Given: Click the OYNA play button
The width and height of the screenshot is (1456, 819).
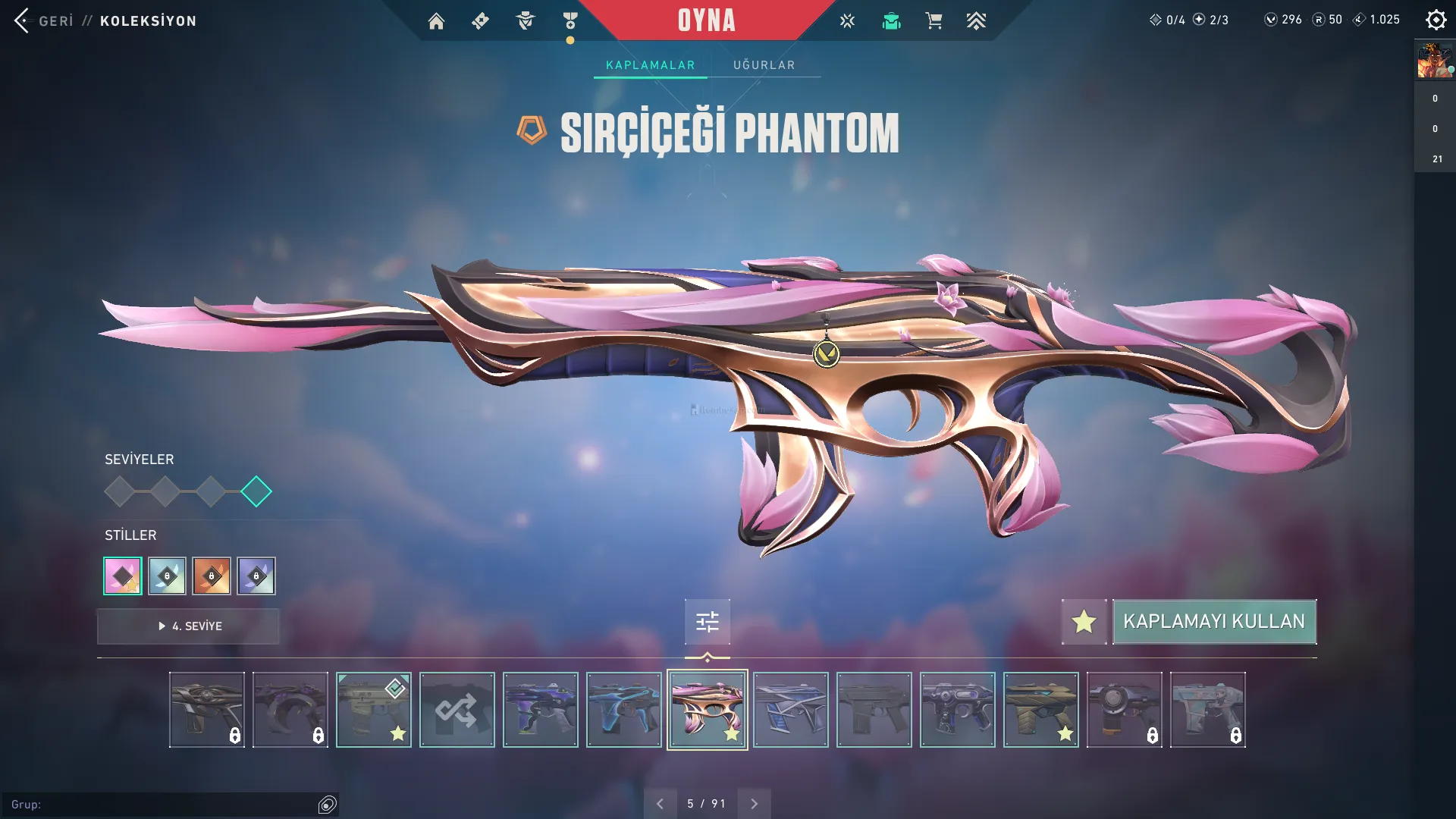Looking at the screenshot, I should click(x=706, y=20).
